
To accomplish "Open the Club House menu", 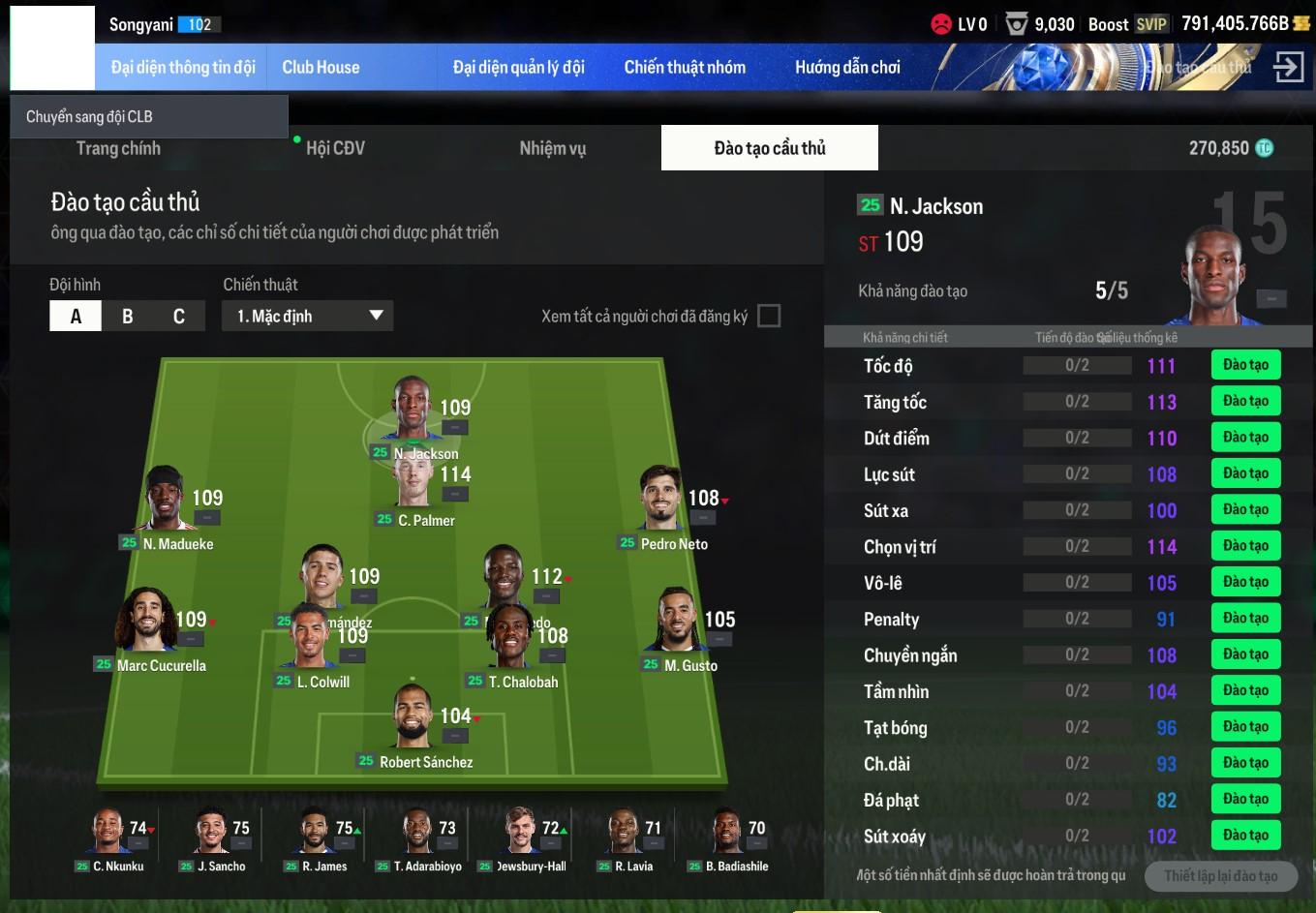I will click(321, 67).
